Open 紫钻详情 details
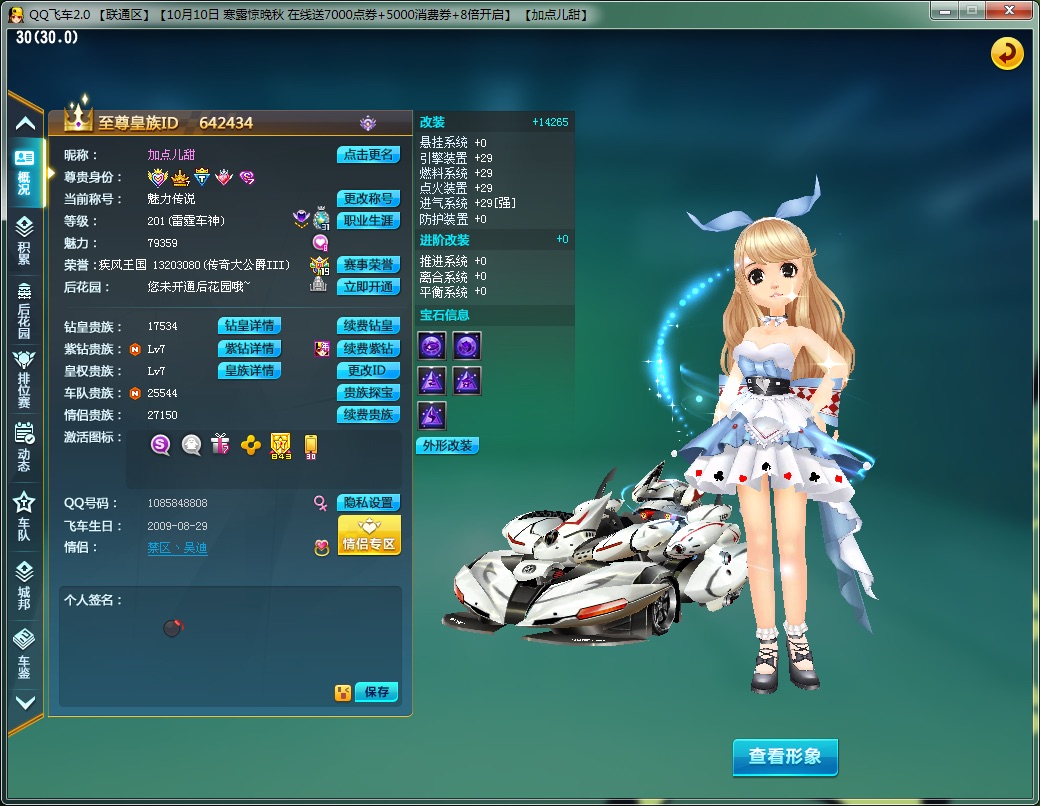This screenshot has height=806, width=1040. point(249,348)
